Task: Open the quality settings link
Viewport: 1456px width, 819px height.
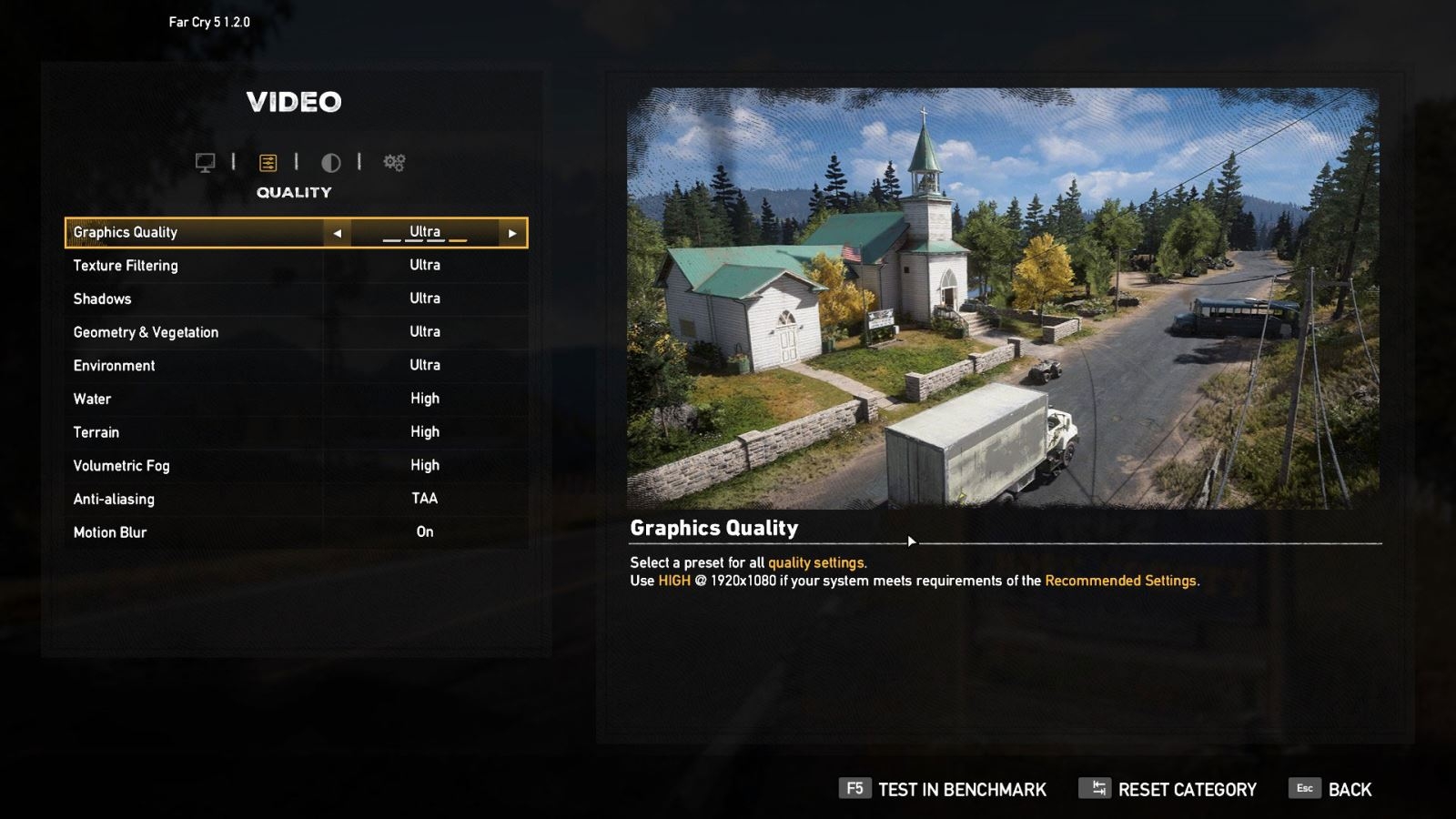Action: click(817, 562)
